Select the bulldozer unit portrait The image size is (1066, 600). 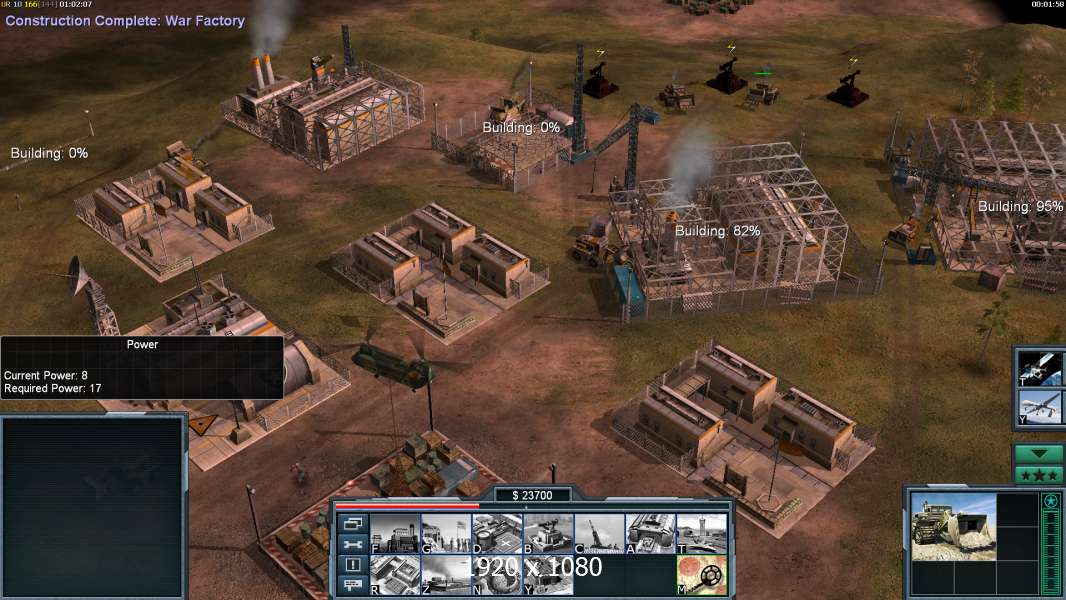[x=953, y=526]
